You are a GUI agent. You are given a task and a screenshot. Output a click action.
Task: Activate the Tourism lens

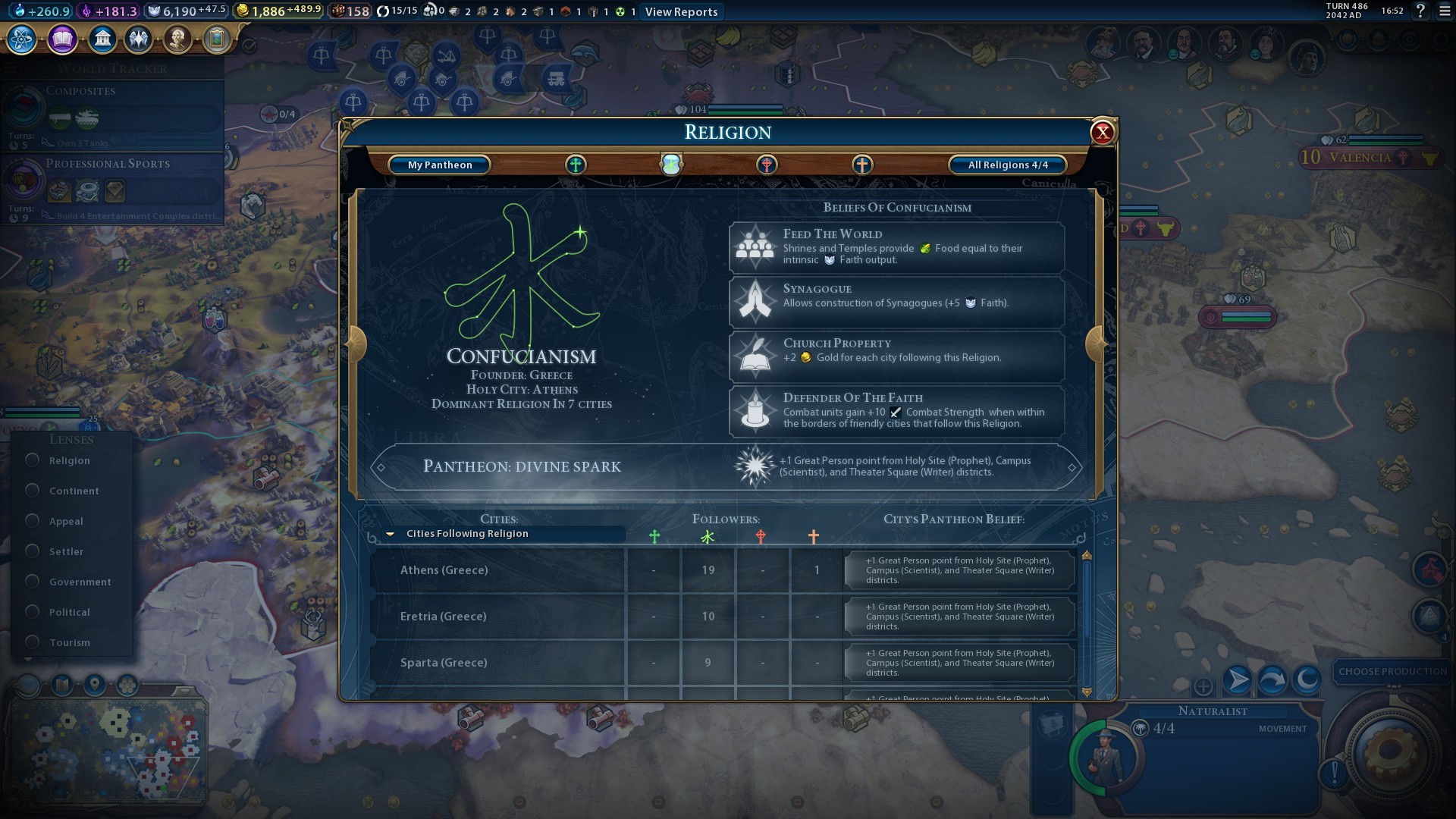(33, 642)
